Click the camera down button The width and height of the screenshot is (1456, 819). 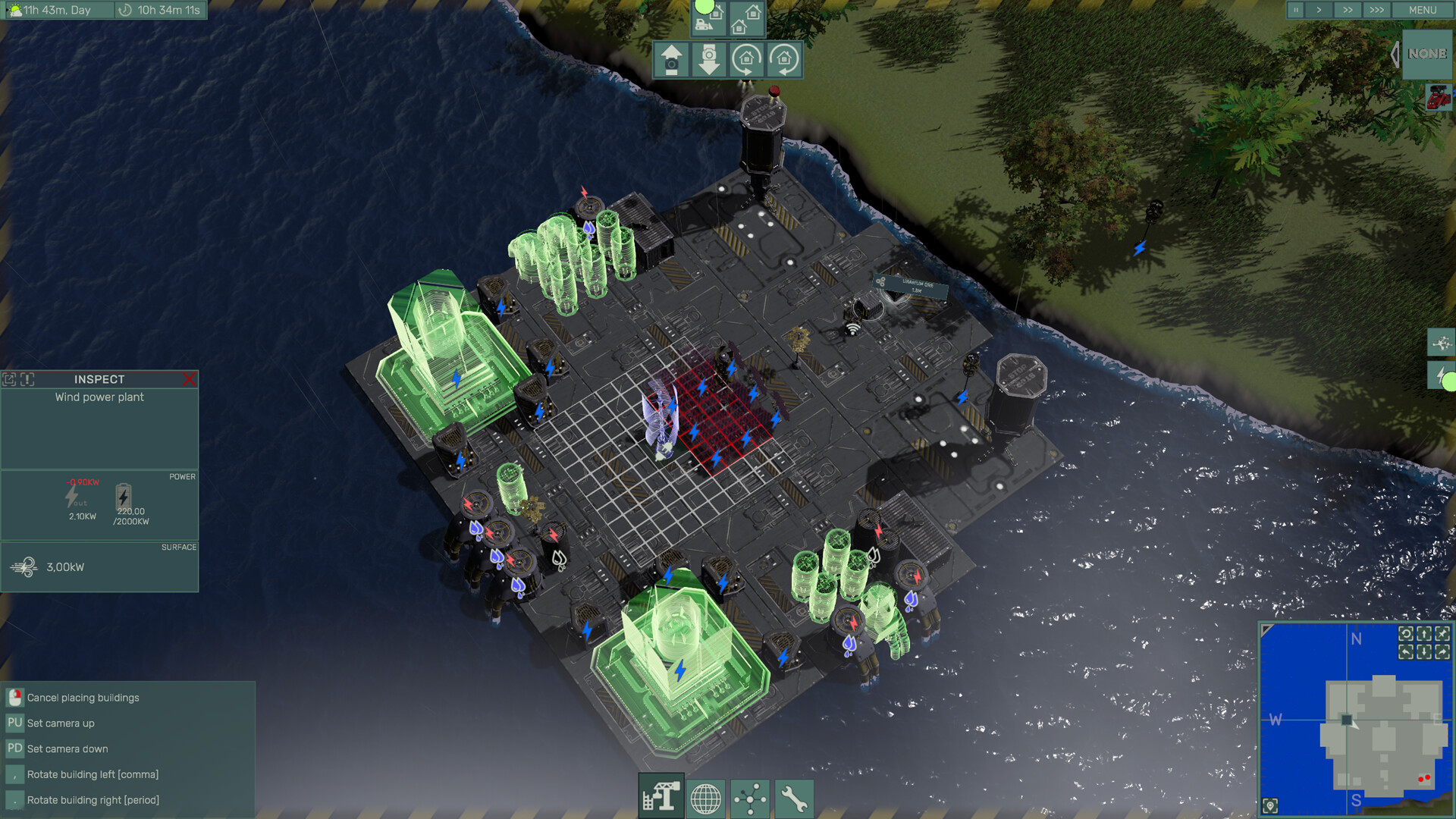(709, 60)
